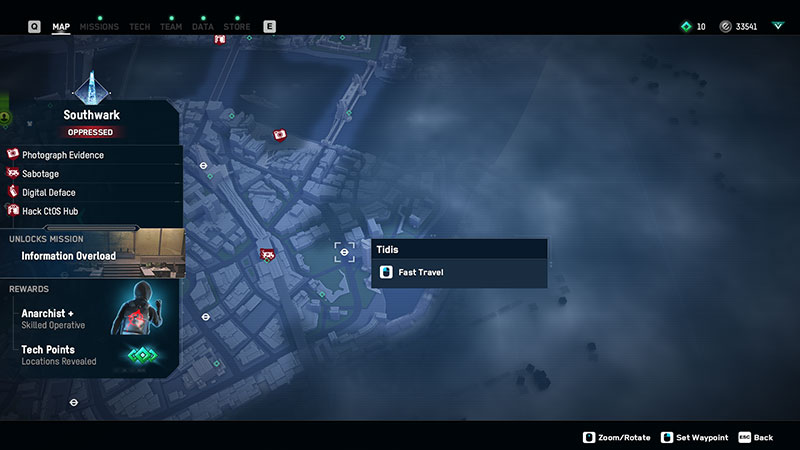Click the red photograph evidence map marker

(281, 134)
